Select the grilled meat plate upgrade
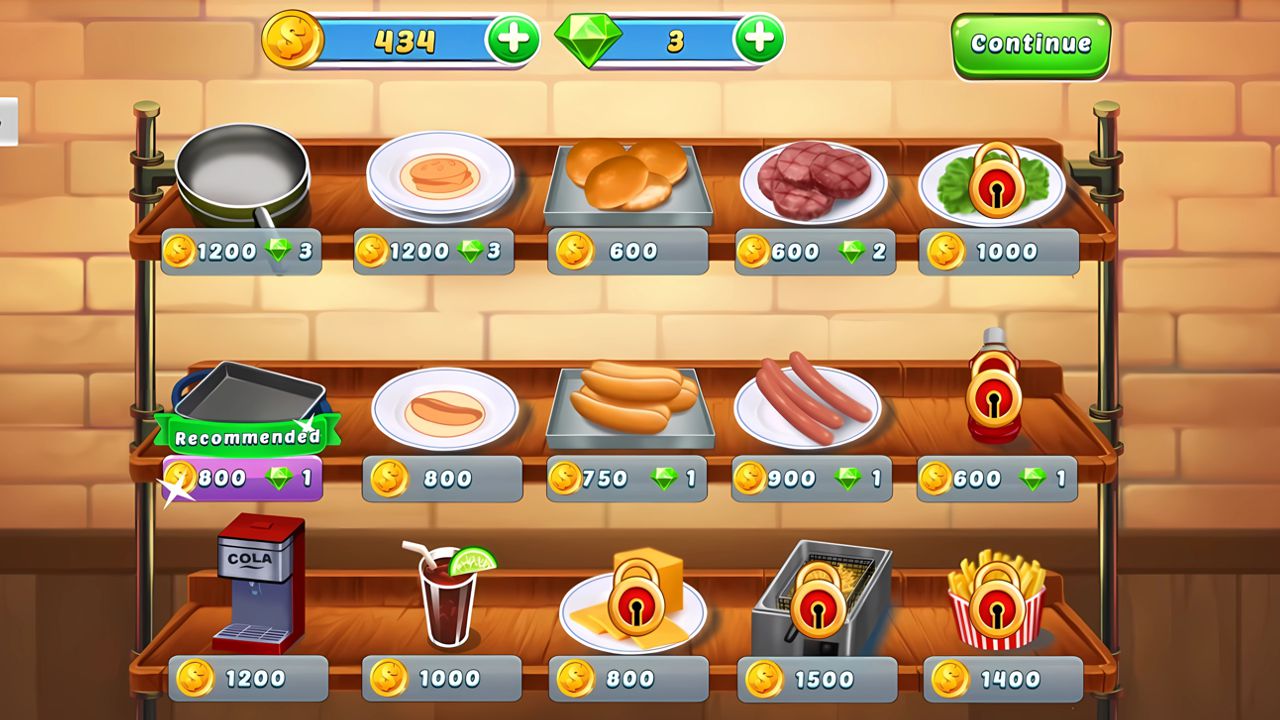Viewport: 1280px width, 720px height. [812, 180]
